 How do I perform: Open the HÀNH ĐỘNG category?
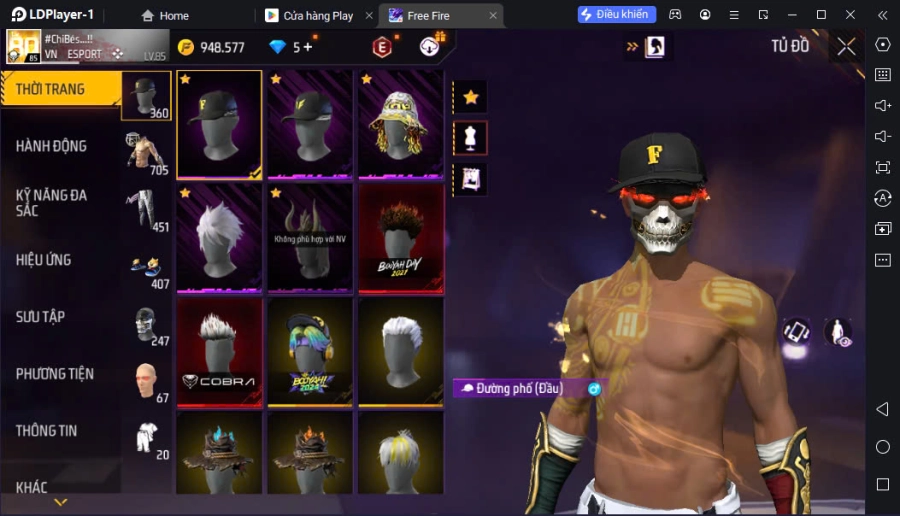click(x=60, y=146)
